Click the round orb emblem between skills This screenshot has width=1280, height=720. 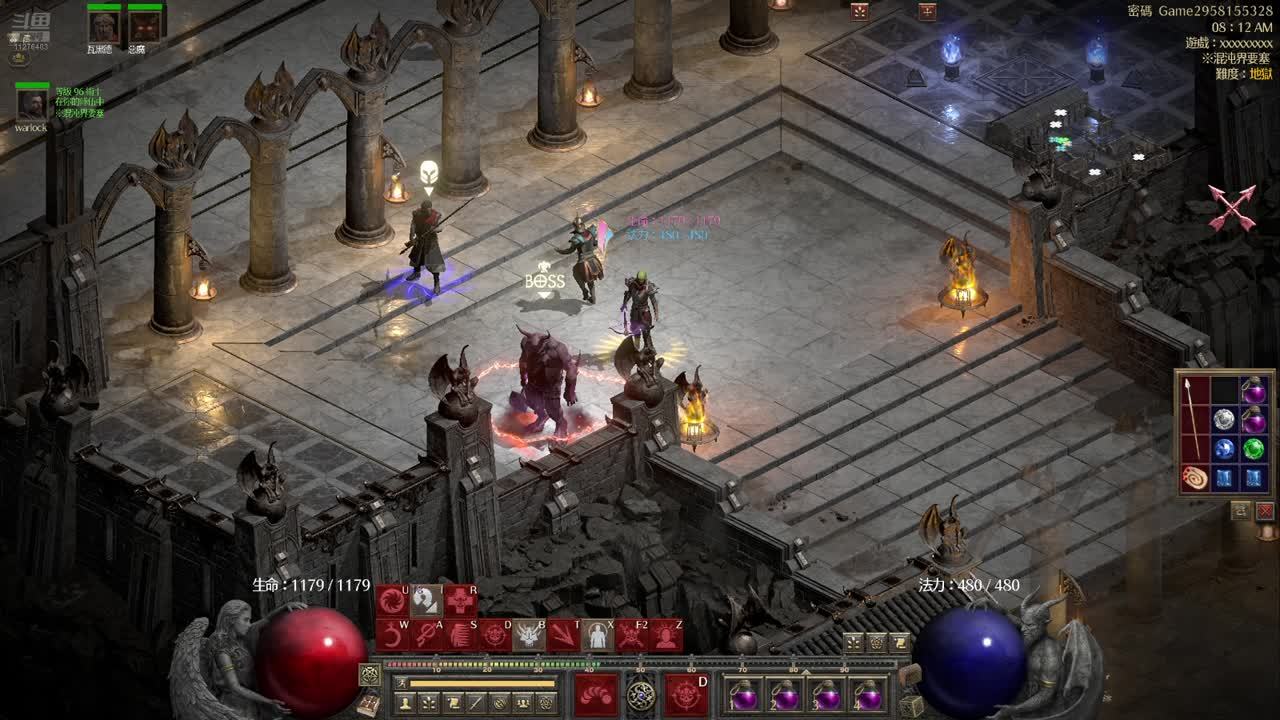tap(641, 694)
